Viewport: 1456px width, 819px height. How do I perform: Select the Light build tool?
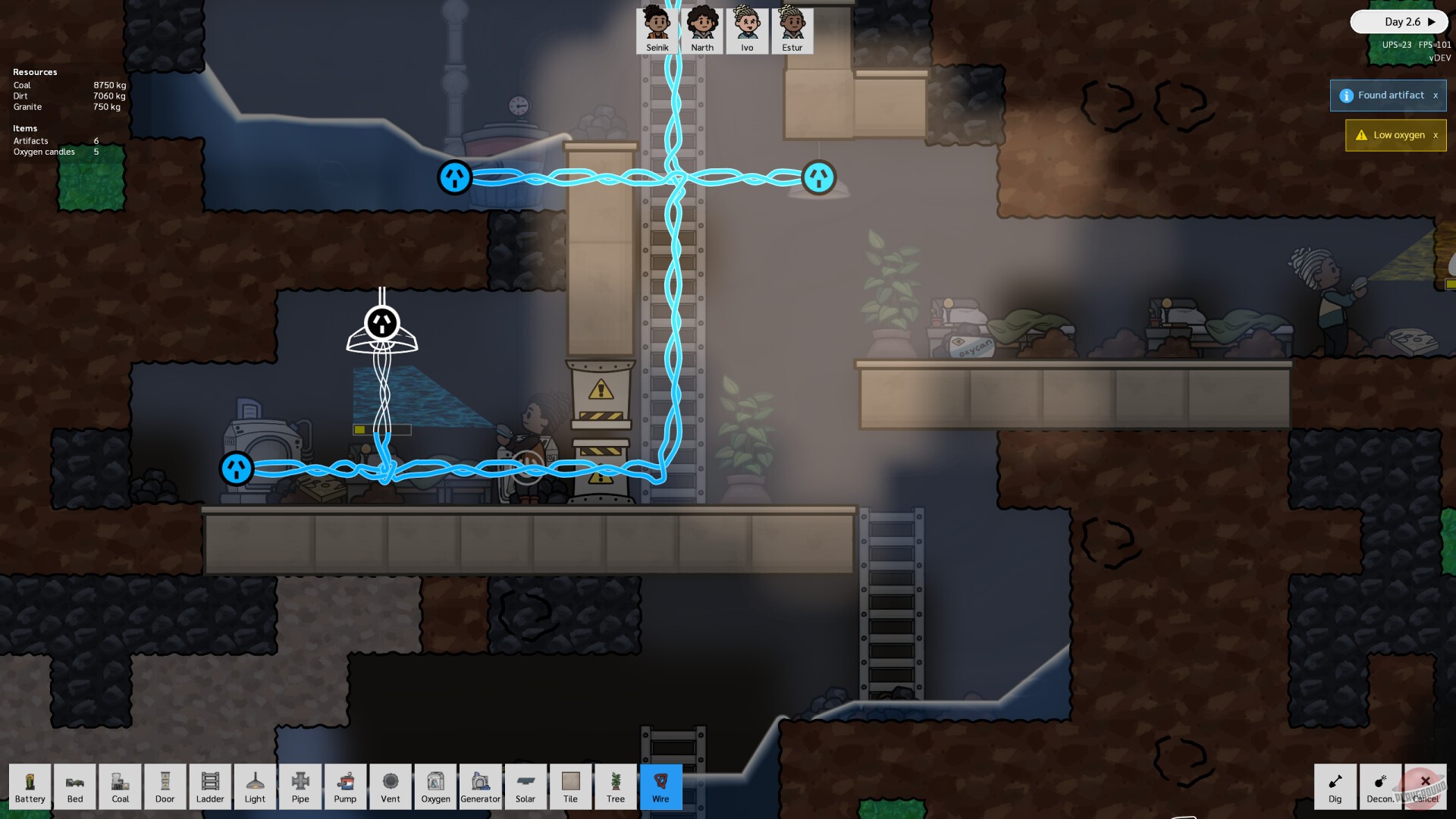[x=255, y=786]
